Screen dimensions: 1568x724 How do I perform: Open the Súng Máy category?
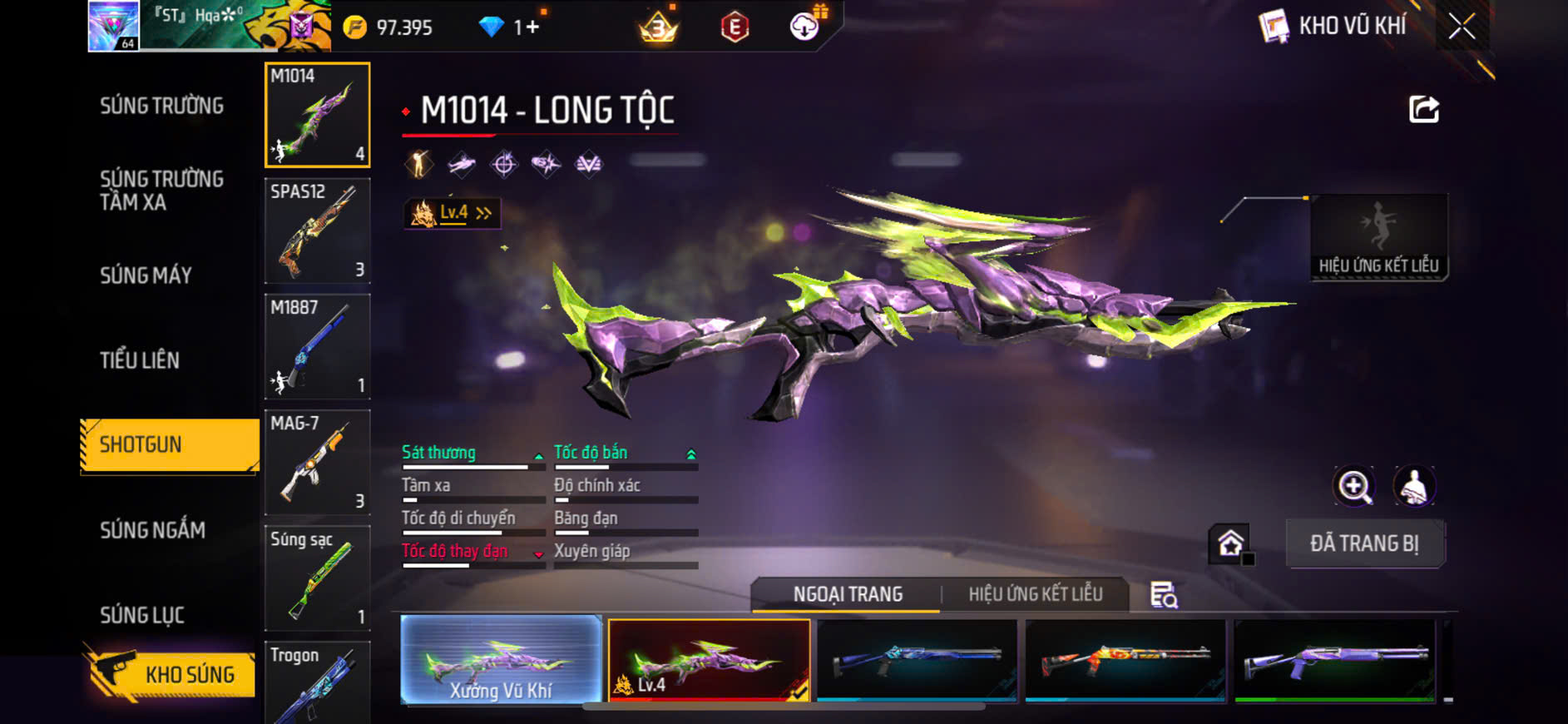tap(146, 275)
